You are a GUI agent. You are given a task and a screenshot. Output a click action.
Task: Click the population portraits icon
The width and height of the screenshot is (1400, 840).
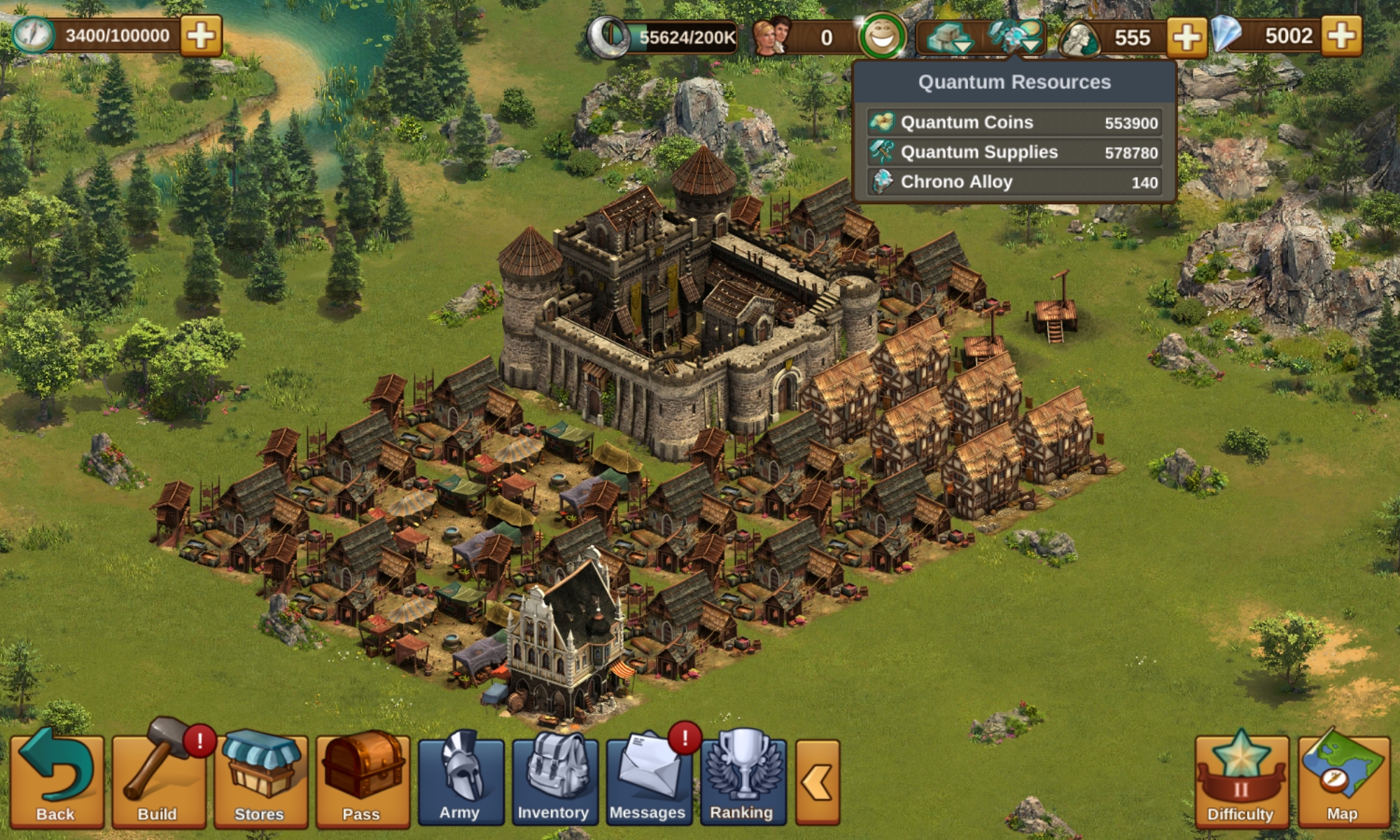[x=771, y=36]
